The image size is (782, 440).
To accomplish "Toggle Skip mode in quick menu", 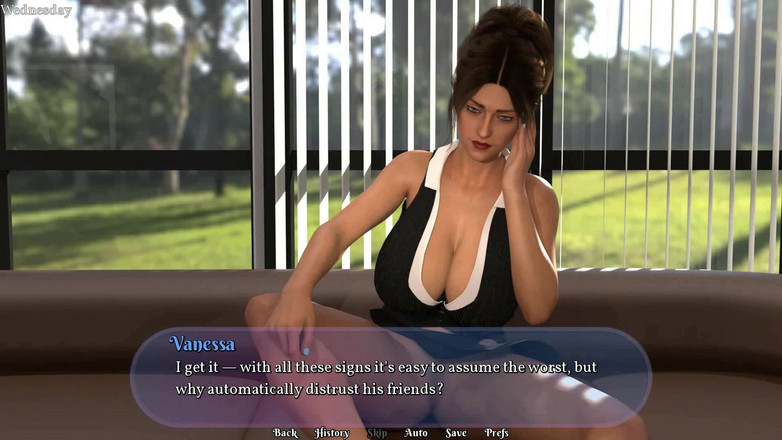I will [x=377, y=433].
